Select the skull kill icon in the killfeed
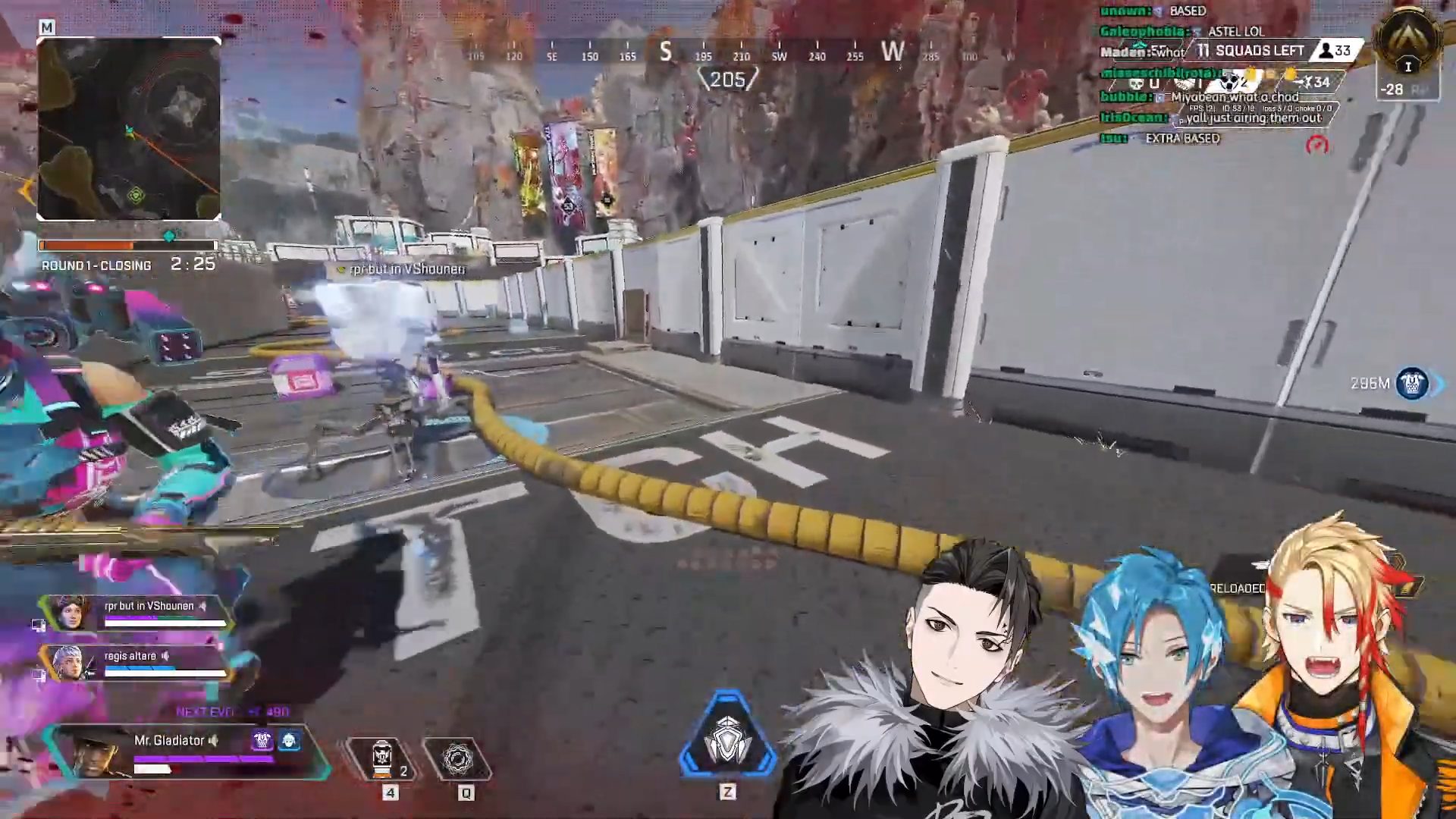Screen dimensions: 1456x819 pos(1137,84)
